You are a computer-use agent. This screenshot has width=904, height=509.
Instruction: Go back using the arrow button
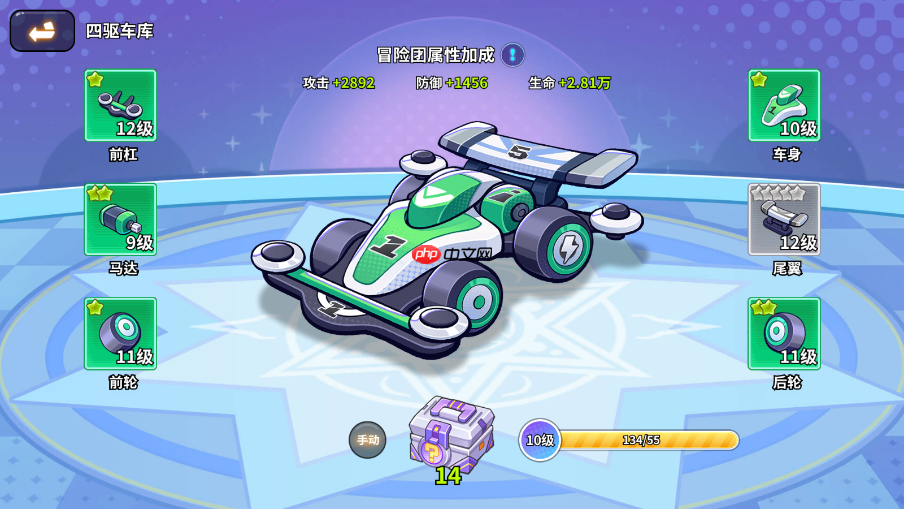[x=42, y=31]
